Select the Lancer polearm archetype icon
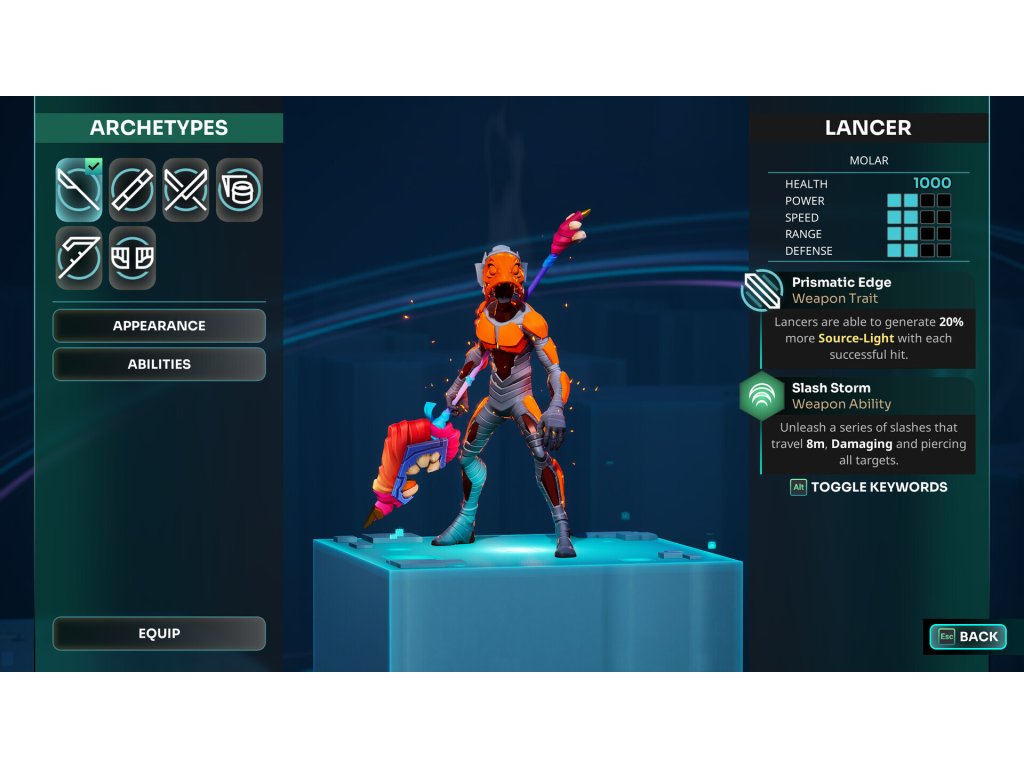Viewport: 1024px width, 768px height. tap(79, 189)
